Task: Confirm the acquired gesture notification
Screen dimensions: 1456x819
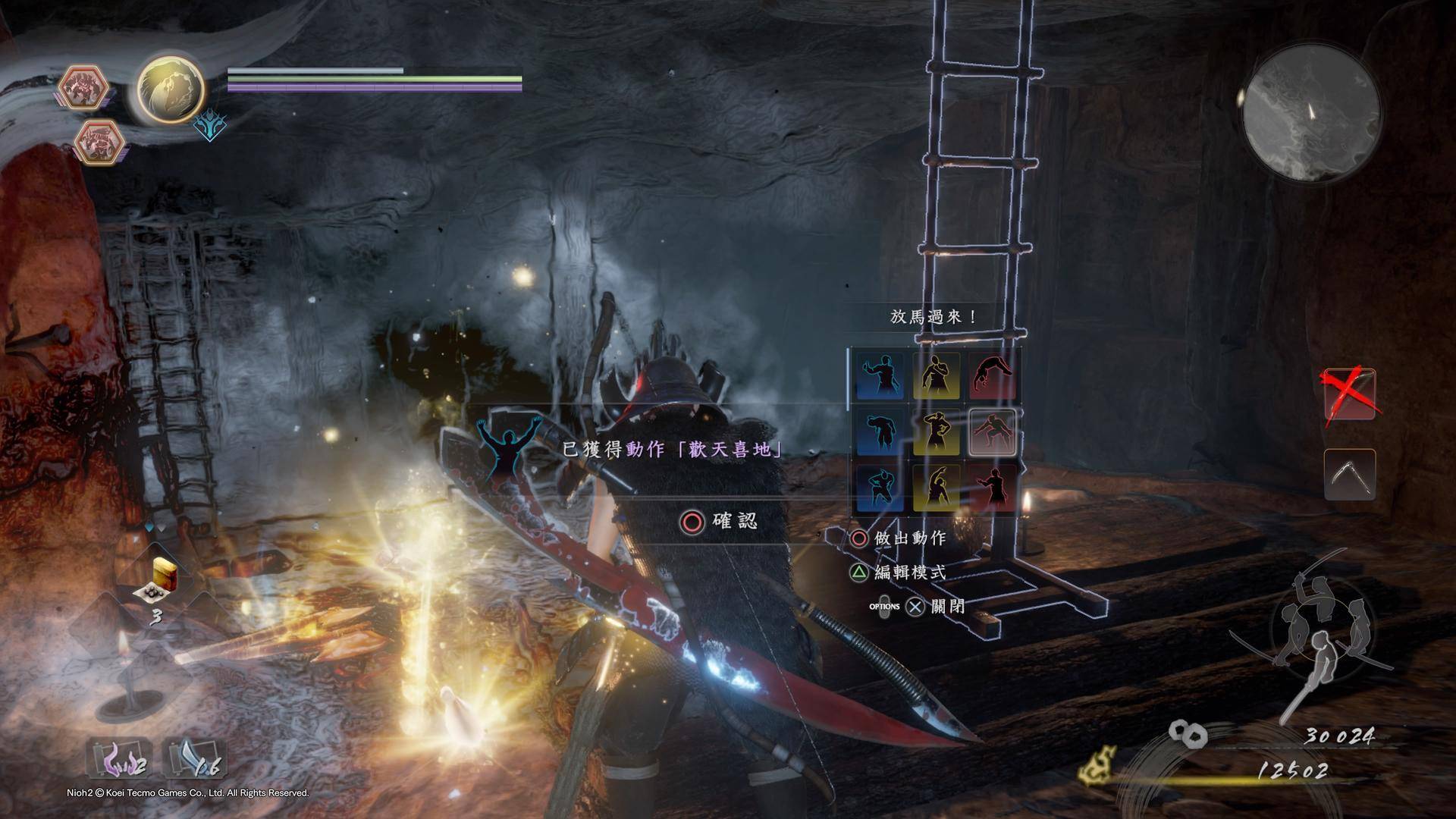Action: pyautogui.click(x=720, y=522)
